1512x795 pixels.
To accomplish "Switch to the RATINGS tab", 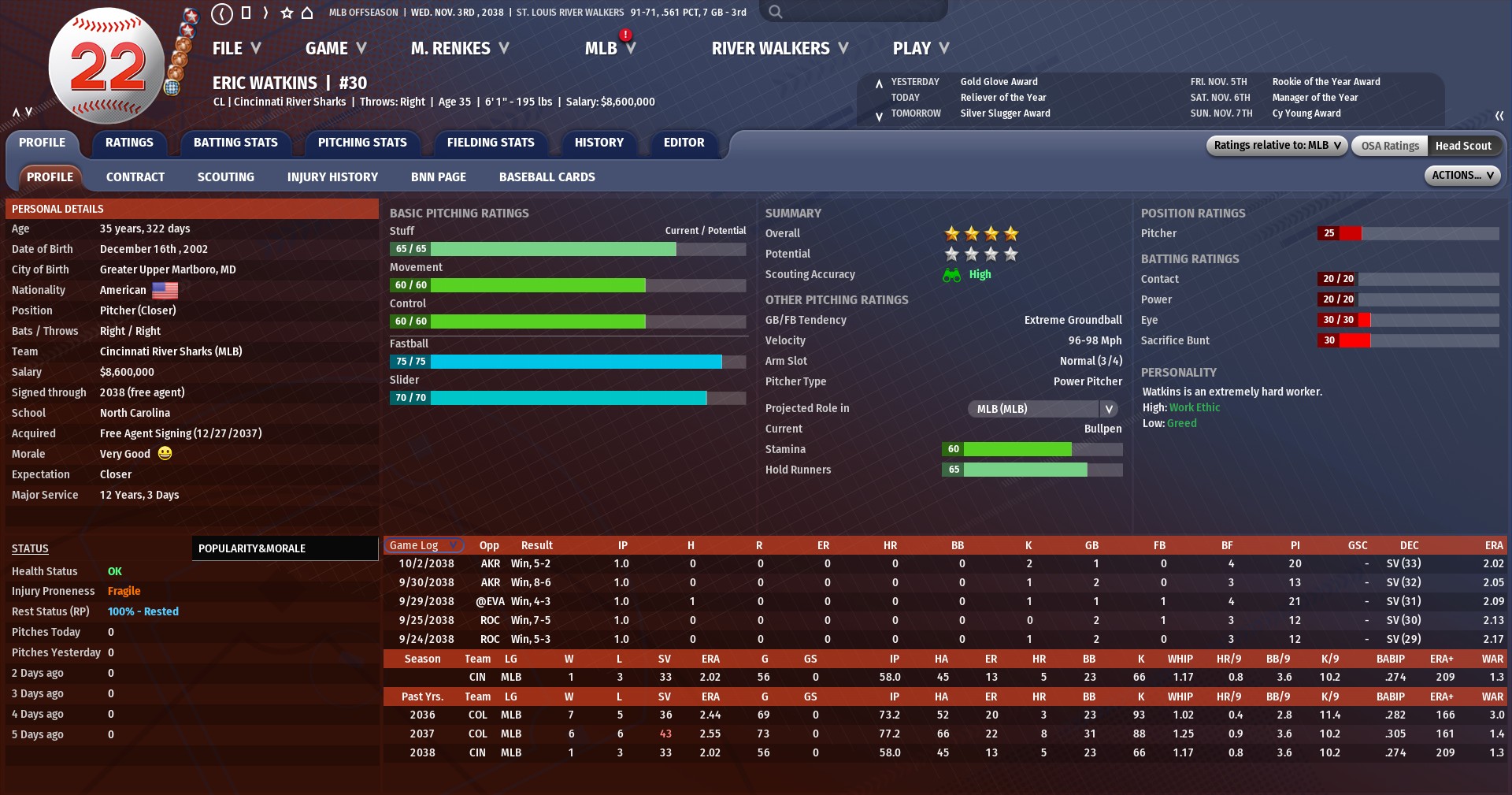I will pyautogui.click(x=129, y=143).
